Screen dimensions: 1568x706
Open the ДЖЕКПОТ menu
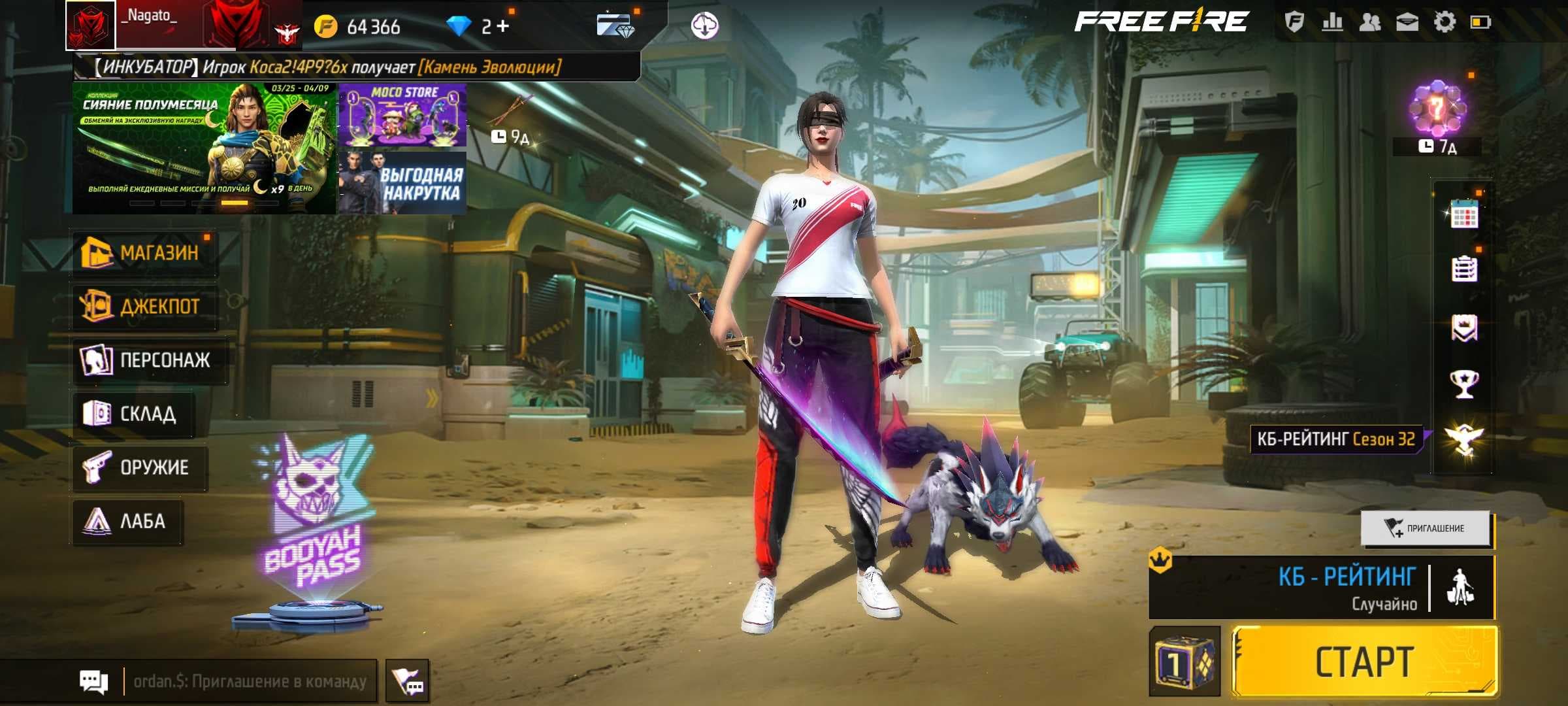click(x=144, y=306)
